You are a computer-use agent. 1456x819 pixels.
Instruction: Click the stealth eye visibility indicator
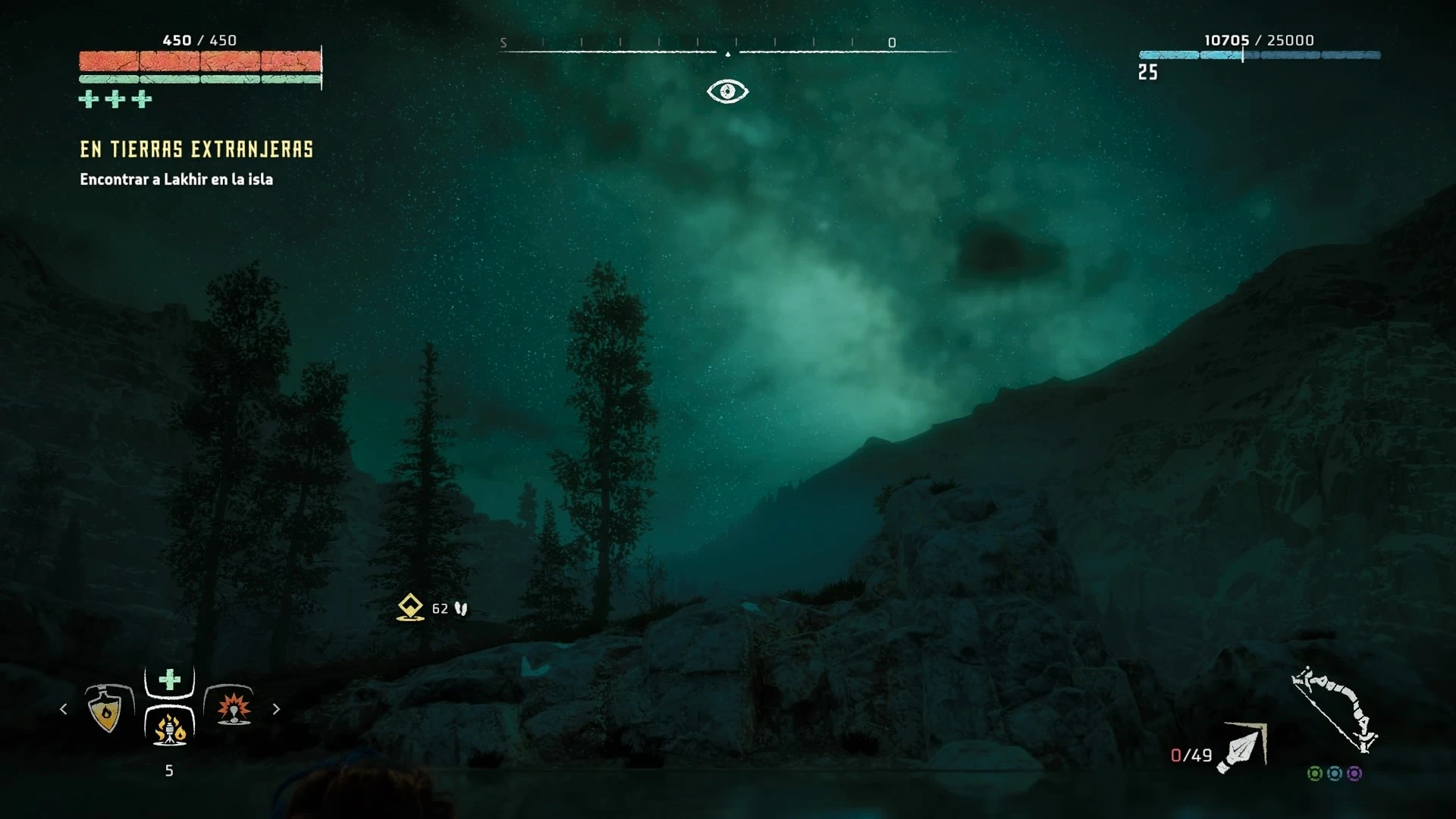click(727, 92)
